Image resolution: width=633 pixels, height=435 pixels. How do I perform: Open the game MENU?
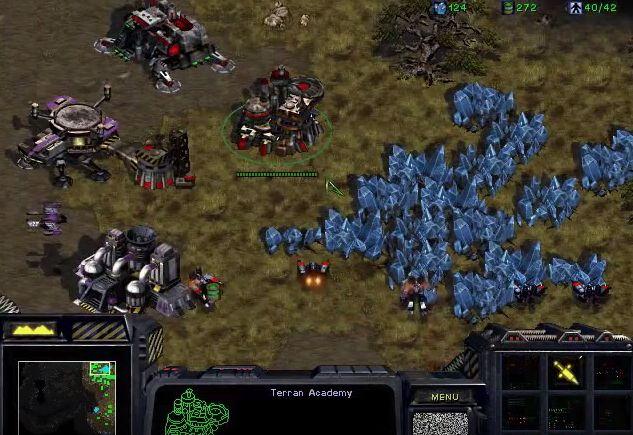[445, 397]
